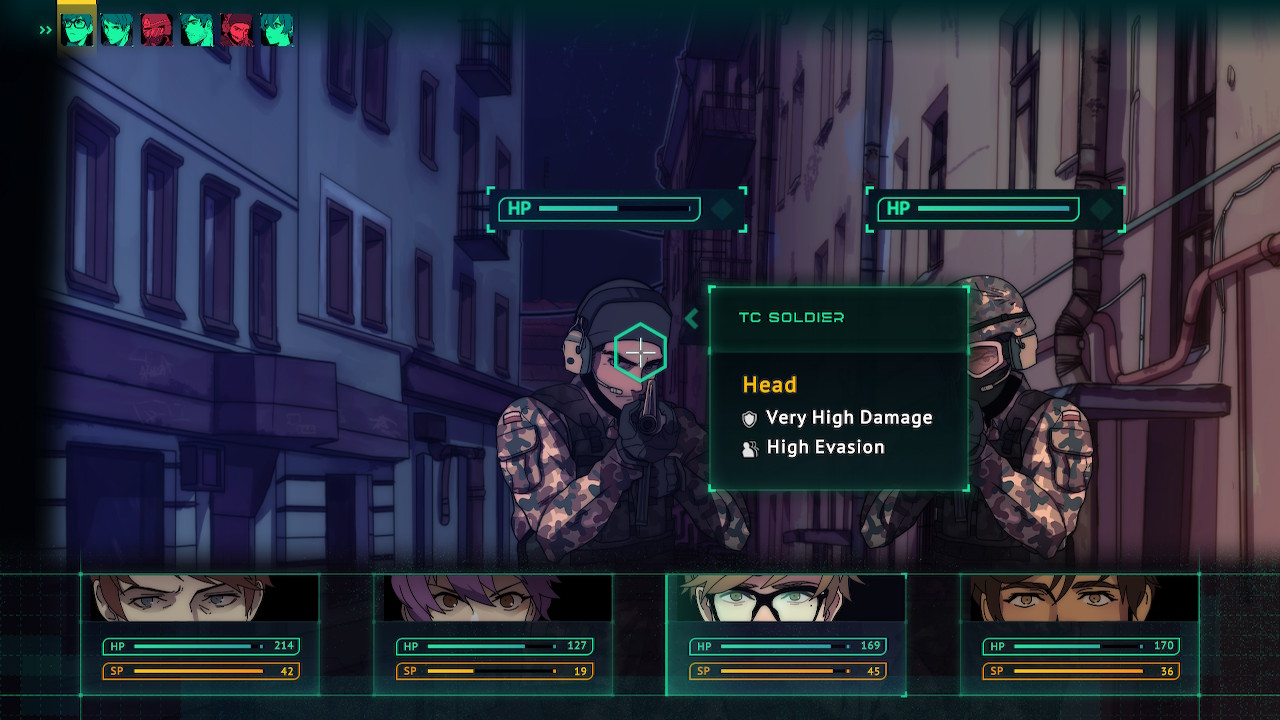Screen dimensions: 1280x720
Task: Click the first ally's HP bar showing 214
Action: (200, 646)
